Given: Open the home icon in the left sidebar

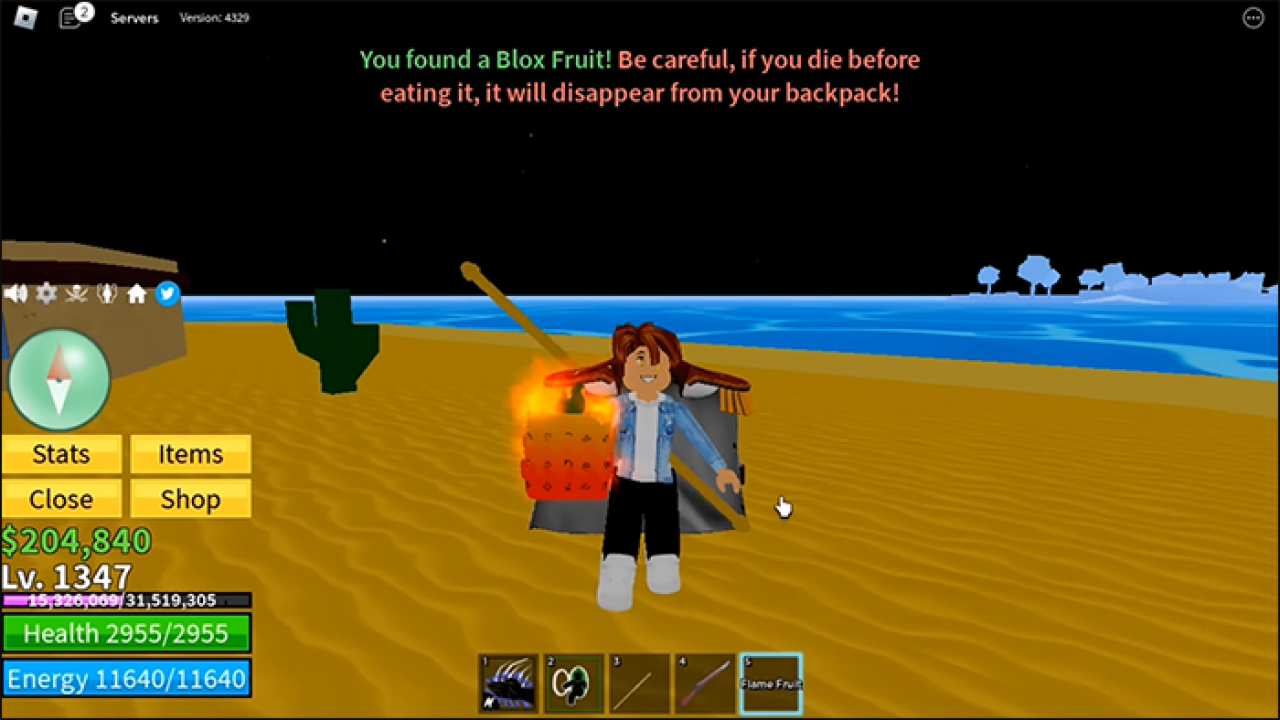Looking at the screenshot, I should (x=137, y=293).
